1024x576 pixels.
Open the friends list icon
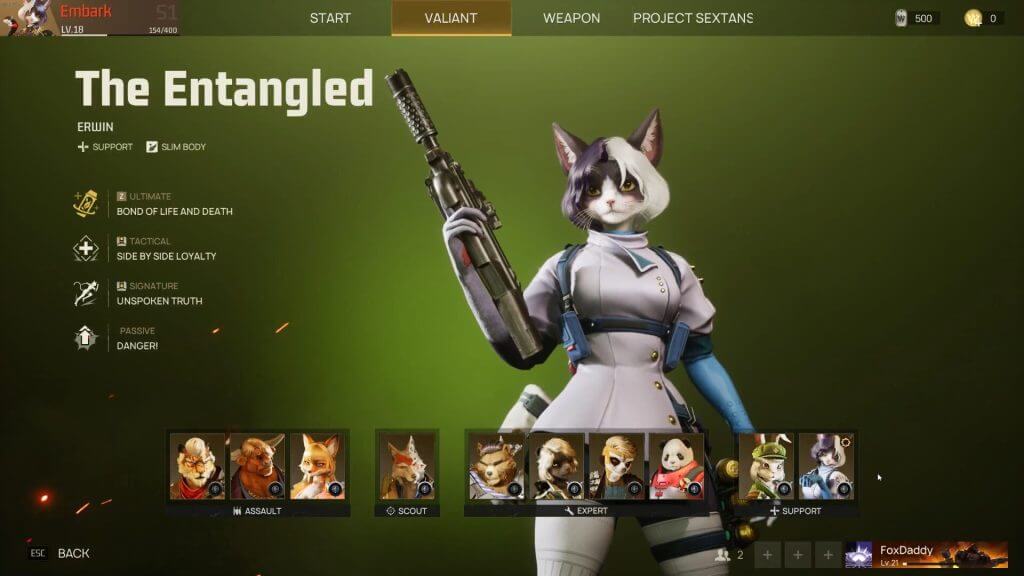click(x=722, y=554)
